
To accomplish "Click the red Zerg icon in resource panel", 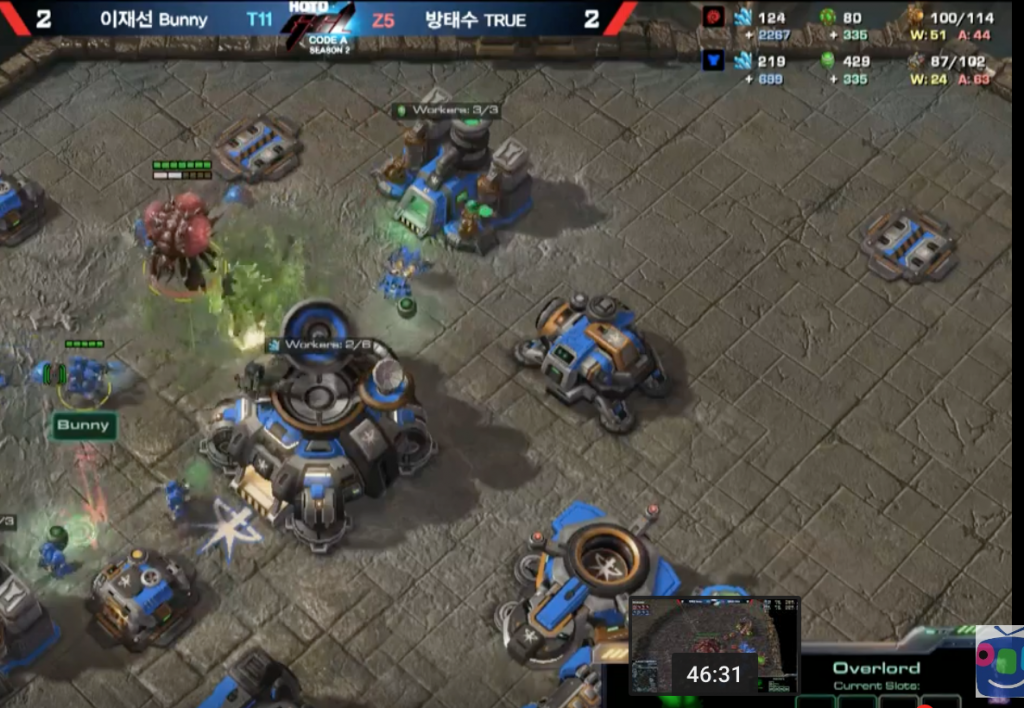I will (712, 17).
